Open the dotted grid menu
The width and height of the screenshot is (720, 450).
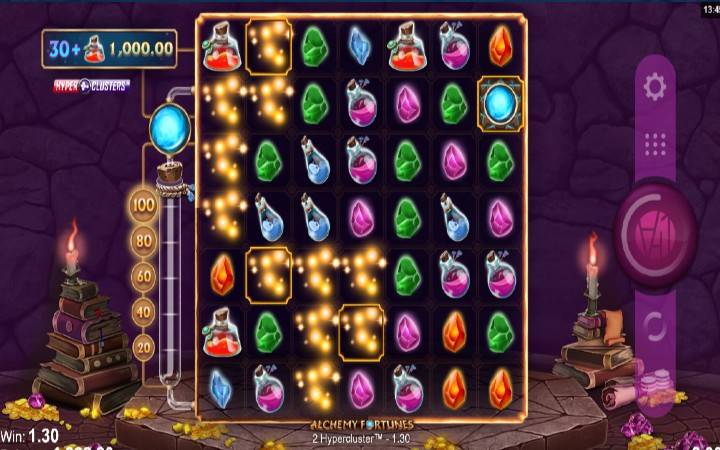pos(655,145)
